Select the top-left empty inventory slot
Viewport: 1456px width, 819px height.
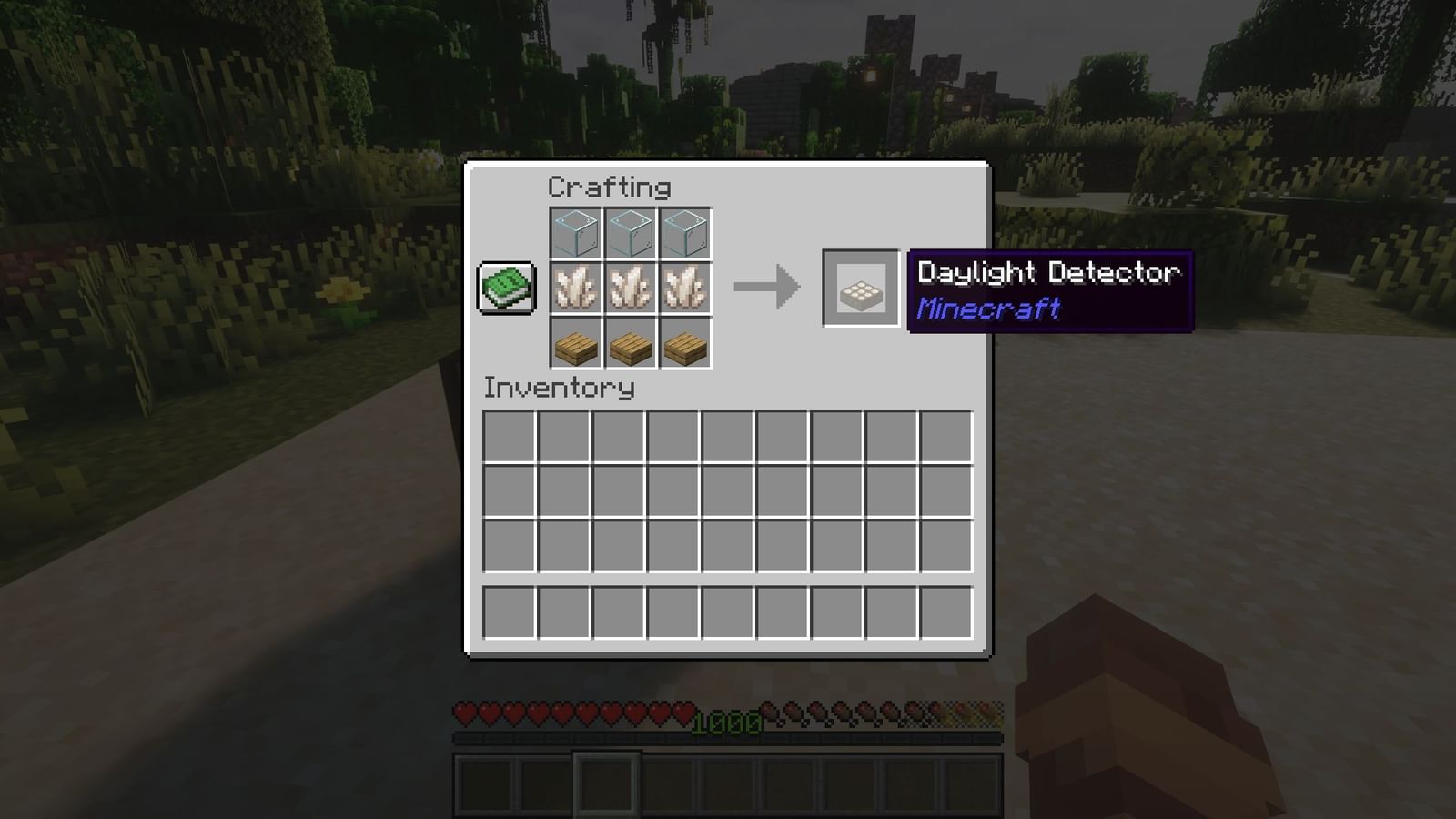coord(508,437)
